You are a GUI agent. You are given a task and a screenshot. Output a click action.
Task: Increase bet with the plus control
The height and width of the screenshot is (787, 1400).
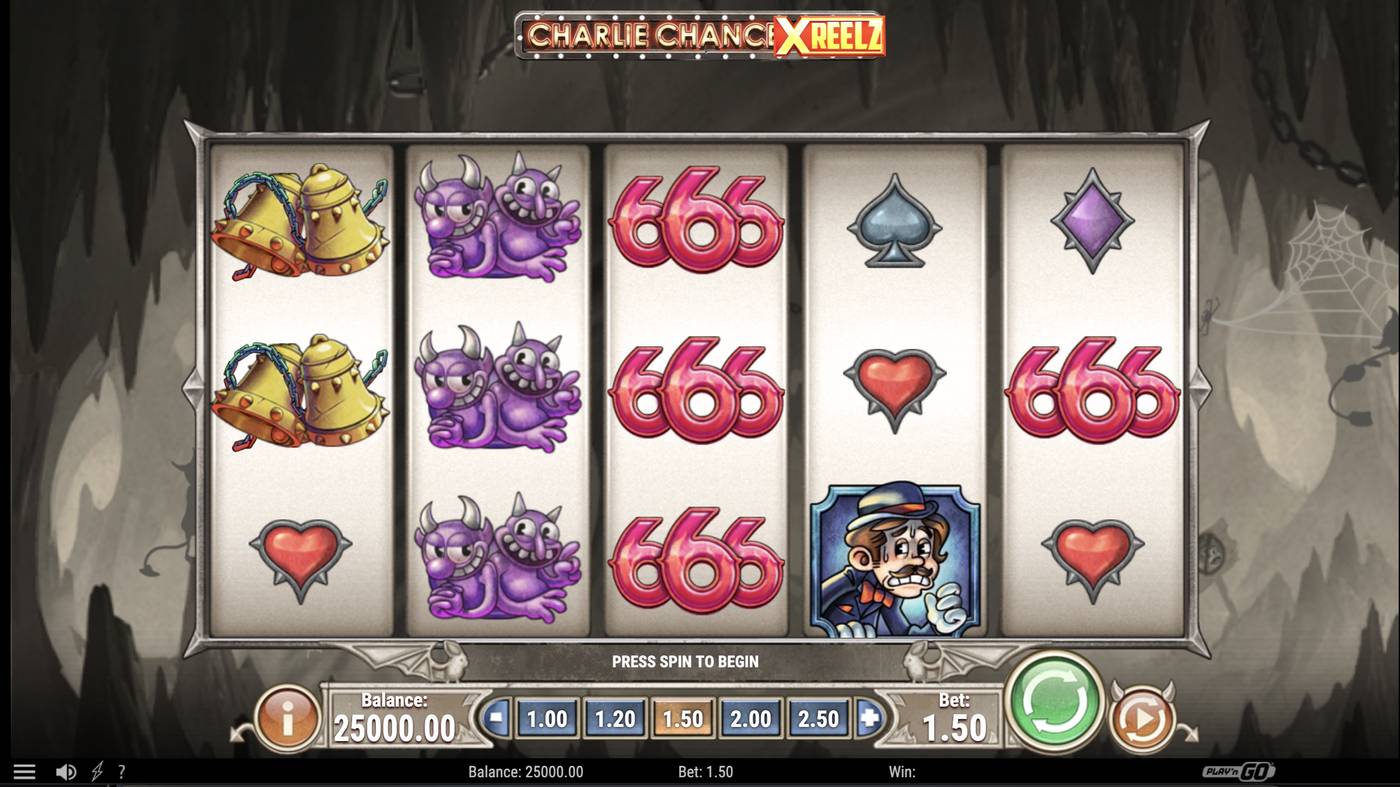[x=868, y=718]
